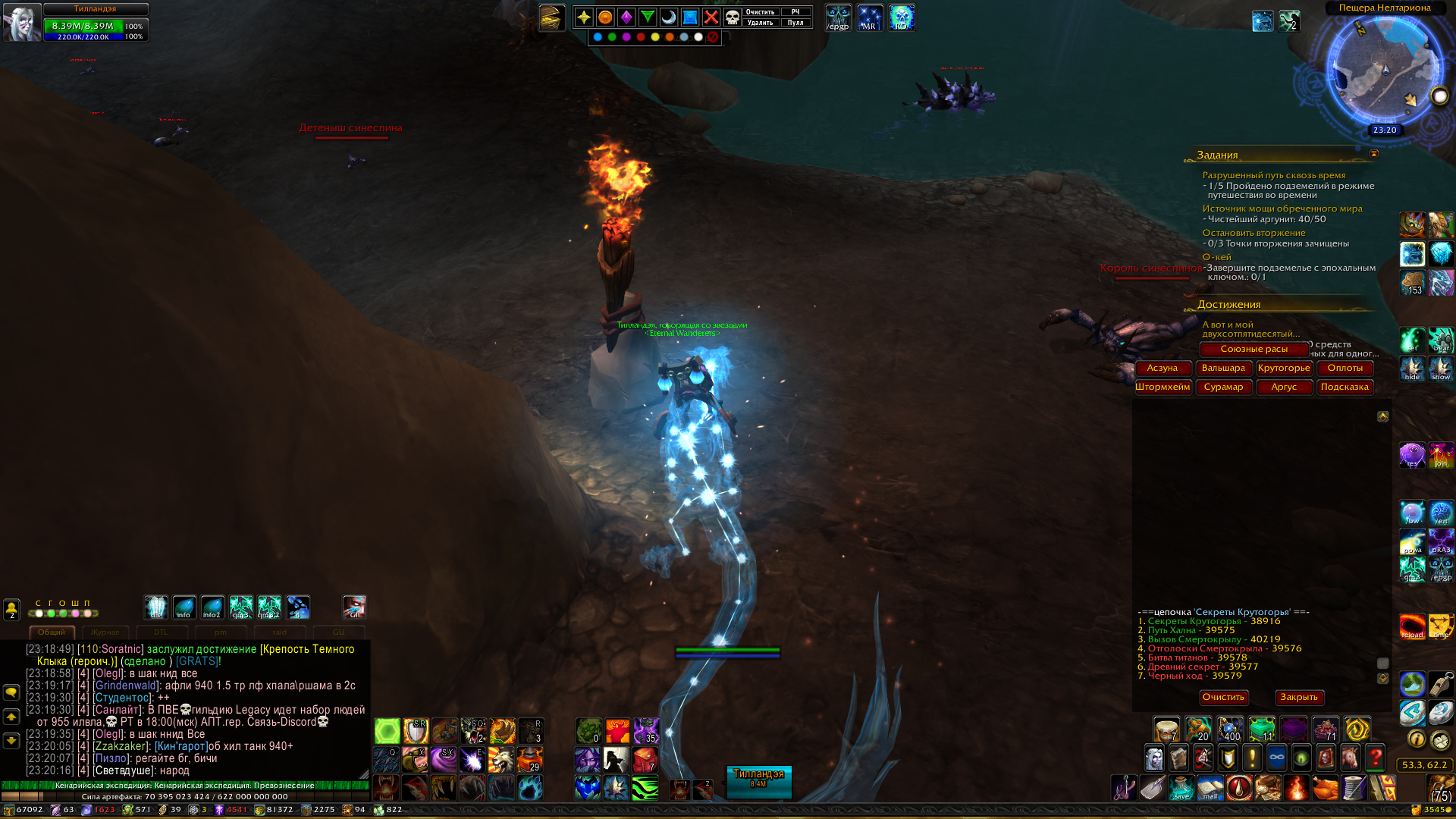Select the red cross raid marker
The height and width of the screenshot is (819, 1456).
pyautogui.click(x=711, y=17)
